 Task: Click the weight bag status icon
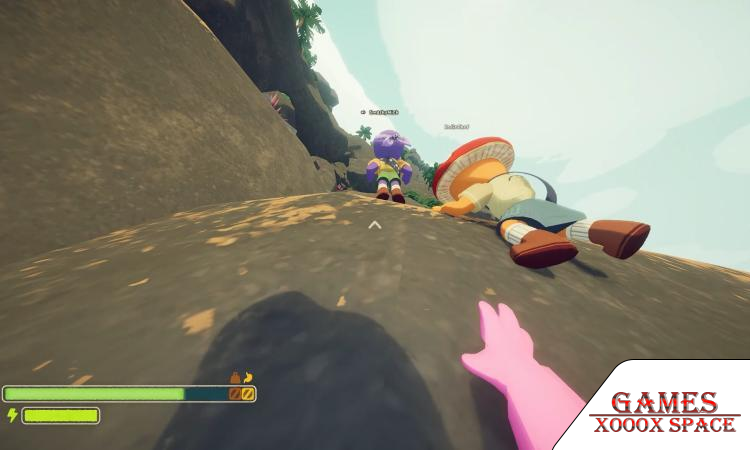coord(235,378)
